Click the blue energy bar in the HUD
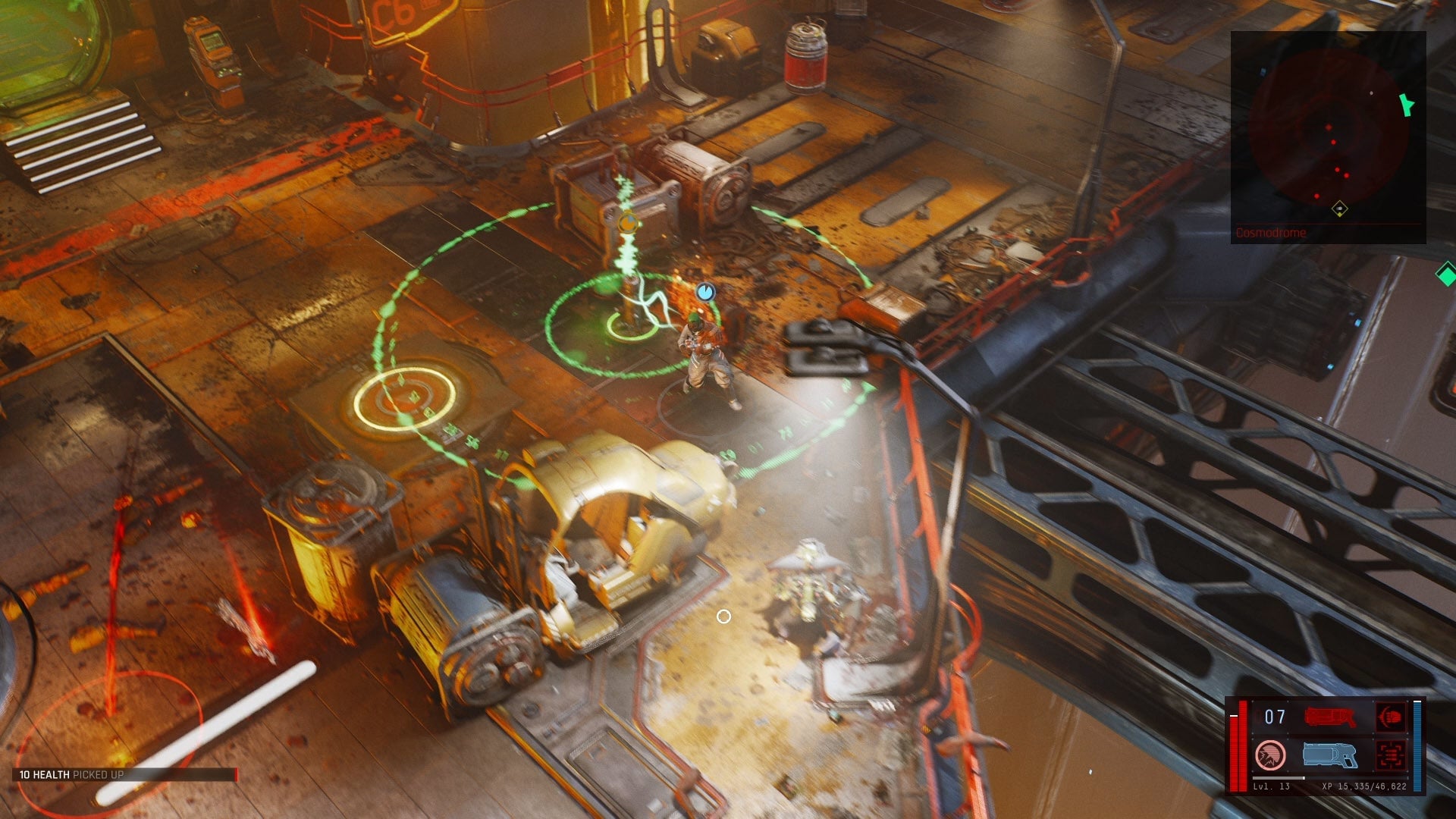The width and height of the screenshot is (1456, 819). pyautogui.click(x=1417, y=745)
